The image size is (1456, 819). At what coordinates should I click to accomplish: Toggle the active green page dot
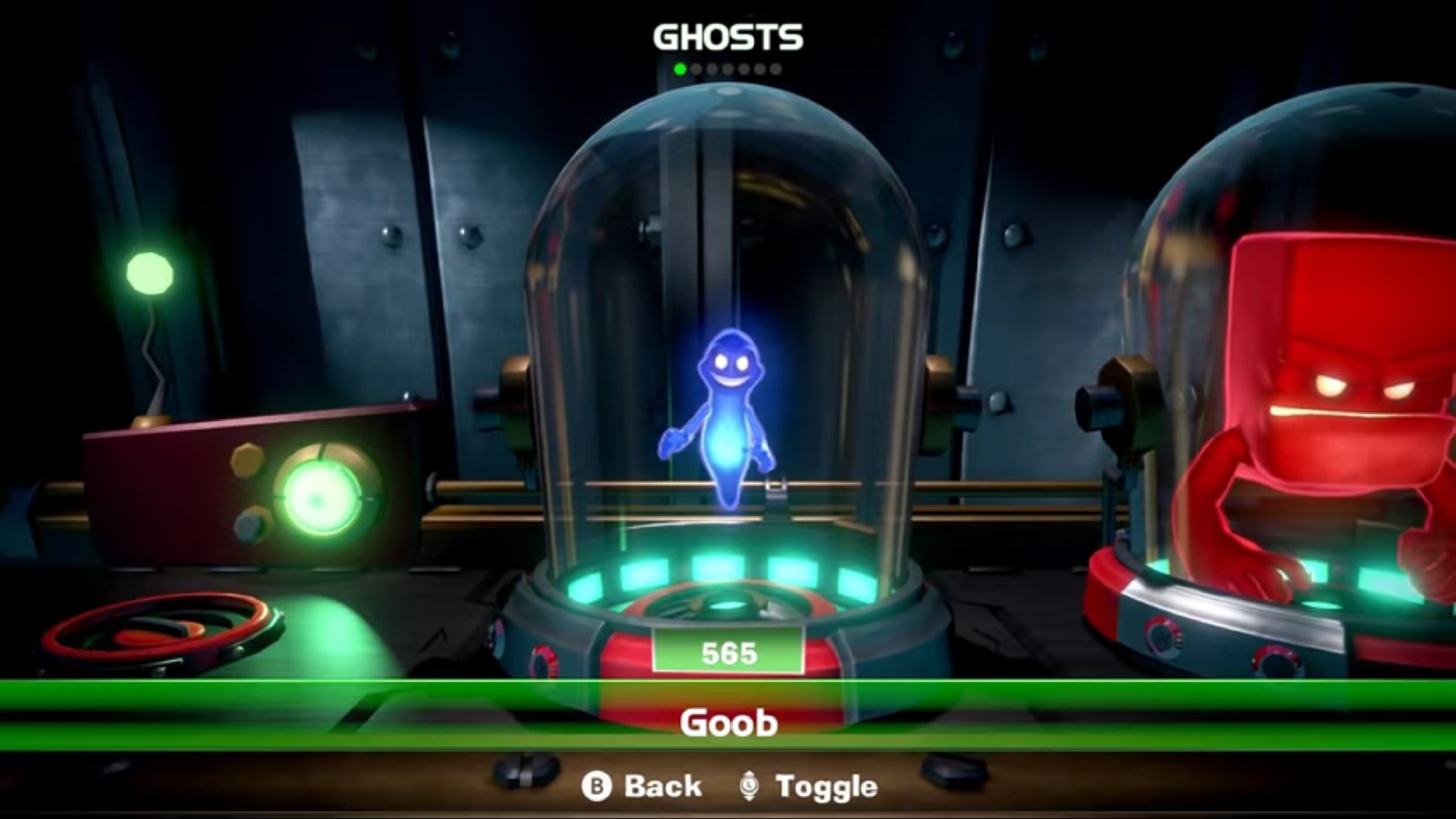679,68
